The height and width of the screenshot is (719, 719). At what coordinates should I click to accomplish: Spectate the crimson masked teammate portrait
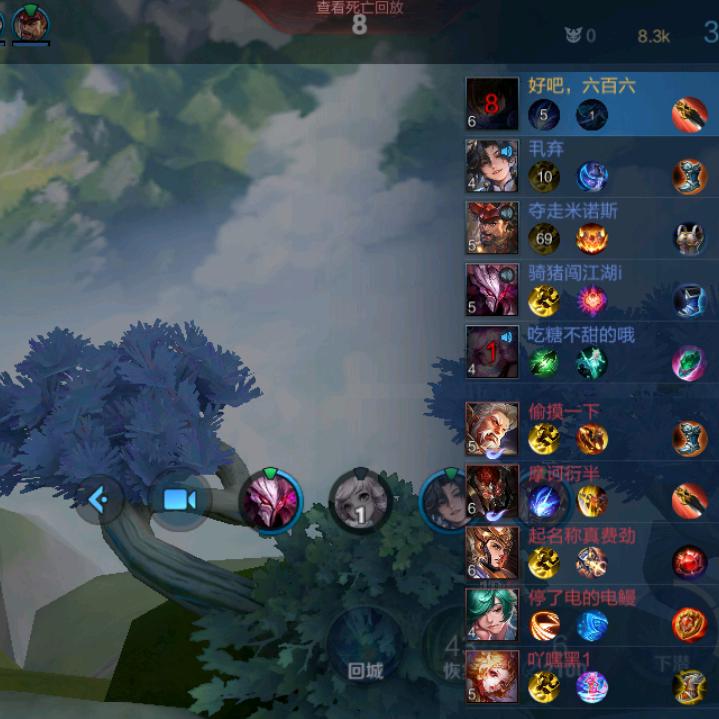270,499
